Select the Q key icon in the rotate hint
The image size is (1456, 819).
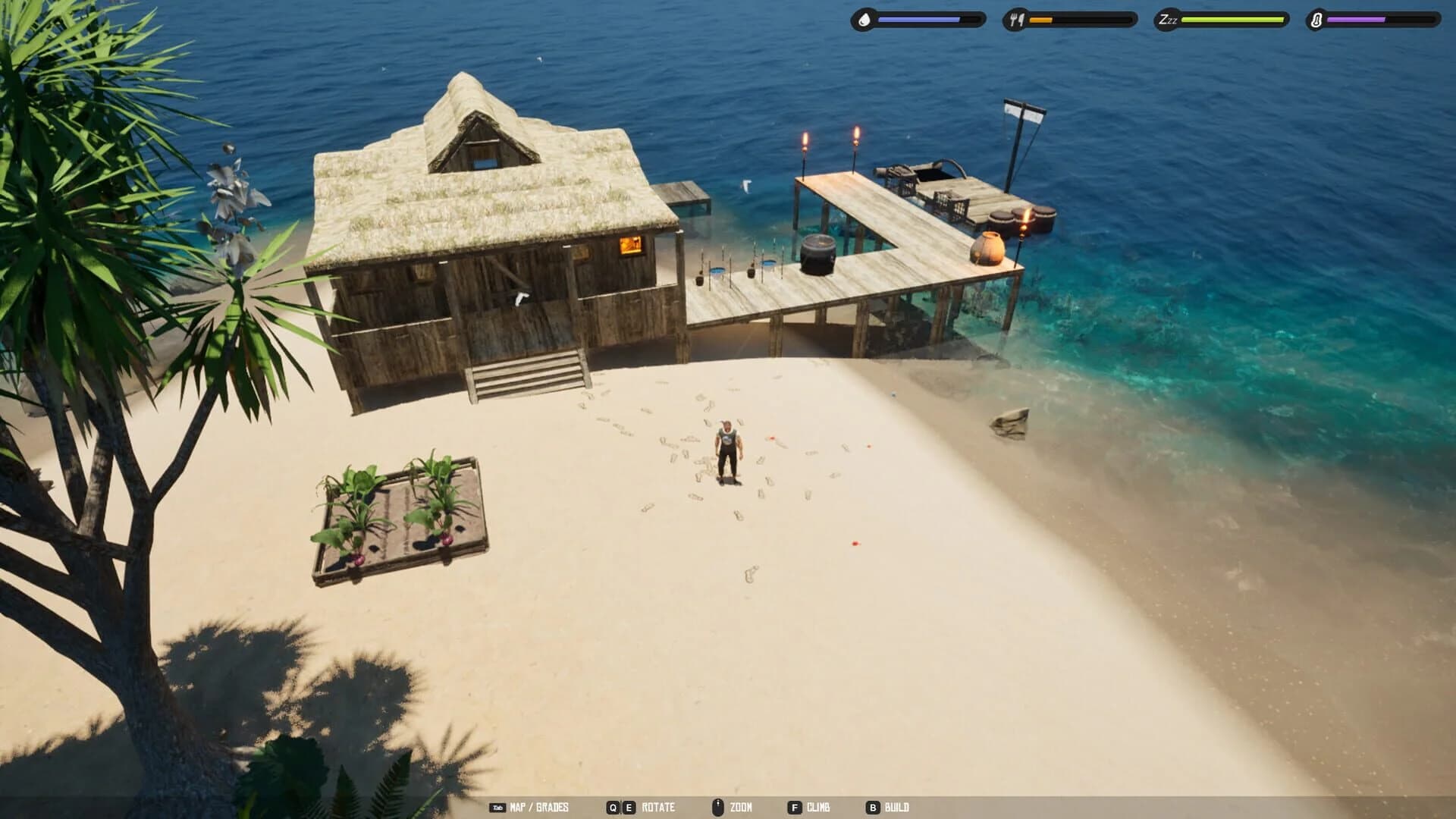(x=611, y=806)
